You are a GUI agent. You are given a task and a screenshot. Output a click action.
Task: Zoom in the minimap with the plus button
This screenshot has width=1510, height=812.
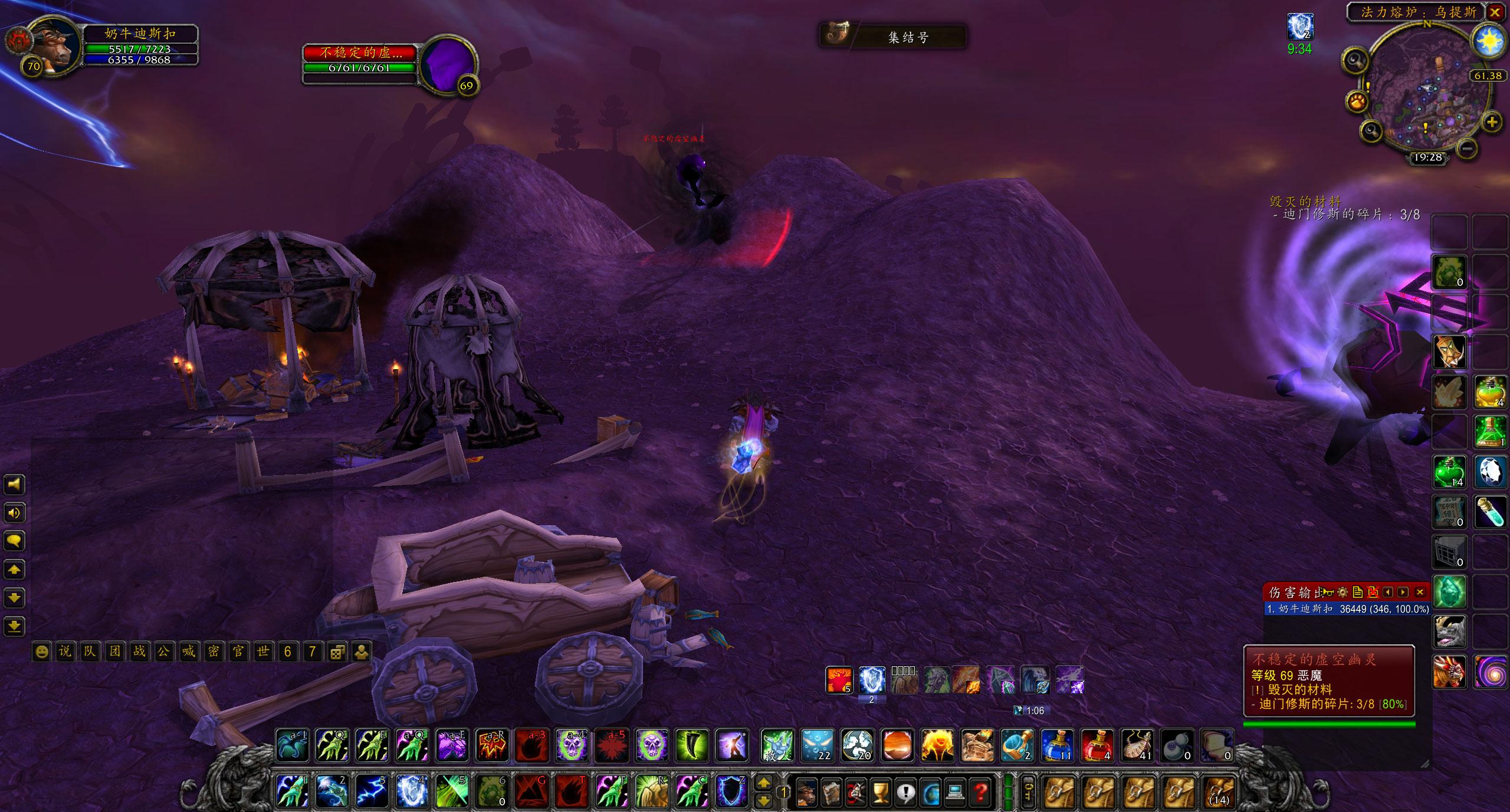[x=1492, y=122]
